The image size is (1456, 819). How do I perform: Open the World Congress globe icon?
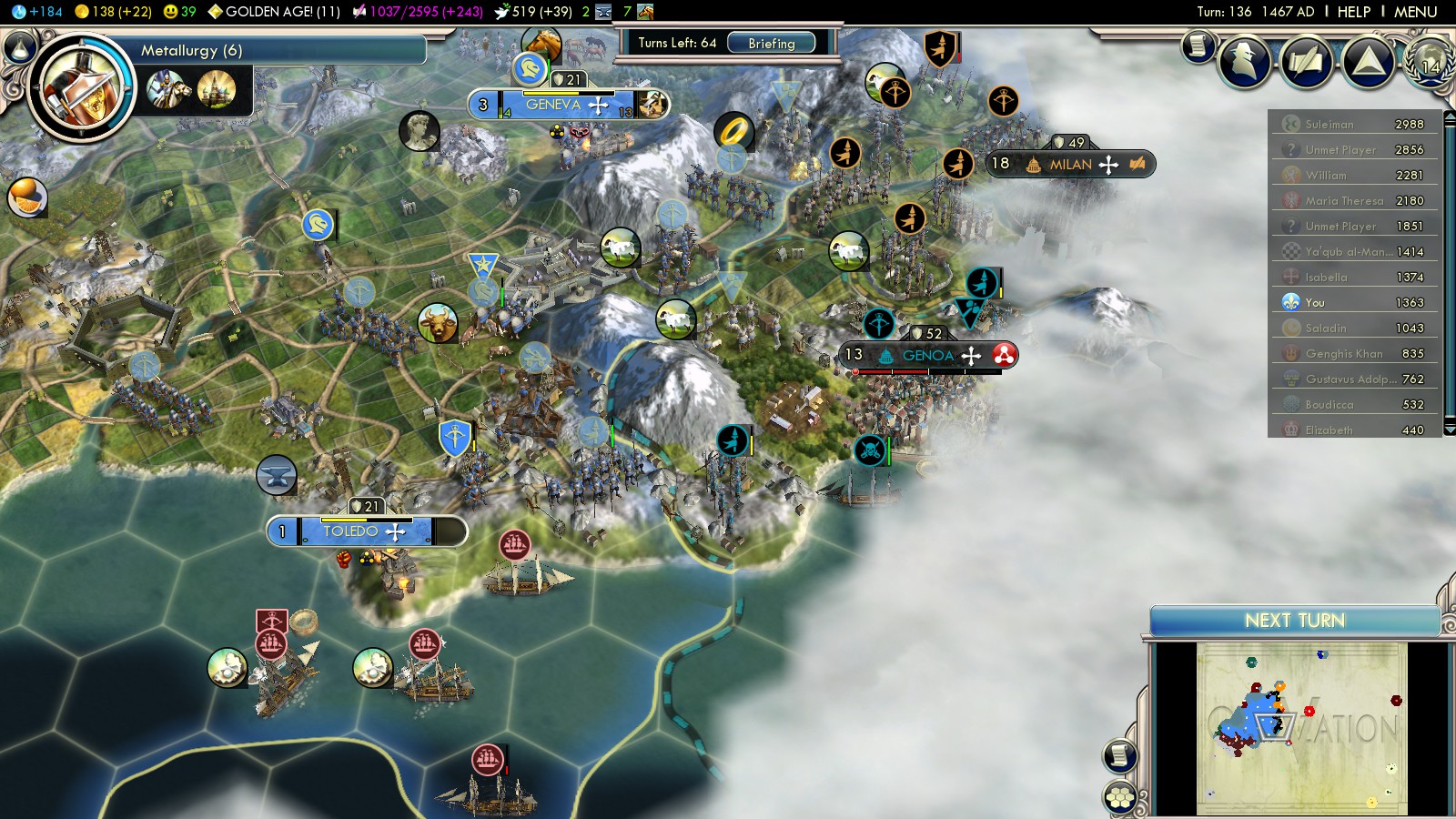pos(1429,62)
